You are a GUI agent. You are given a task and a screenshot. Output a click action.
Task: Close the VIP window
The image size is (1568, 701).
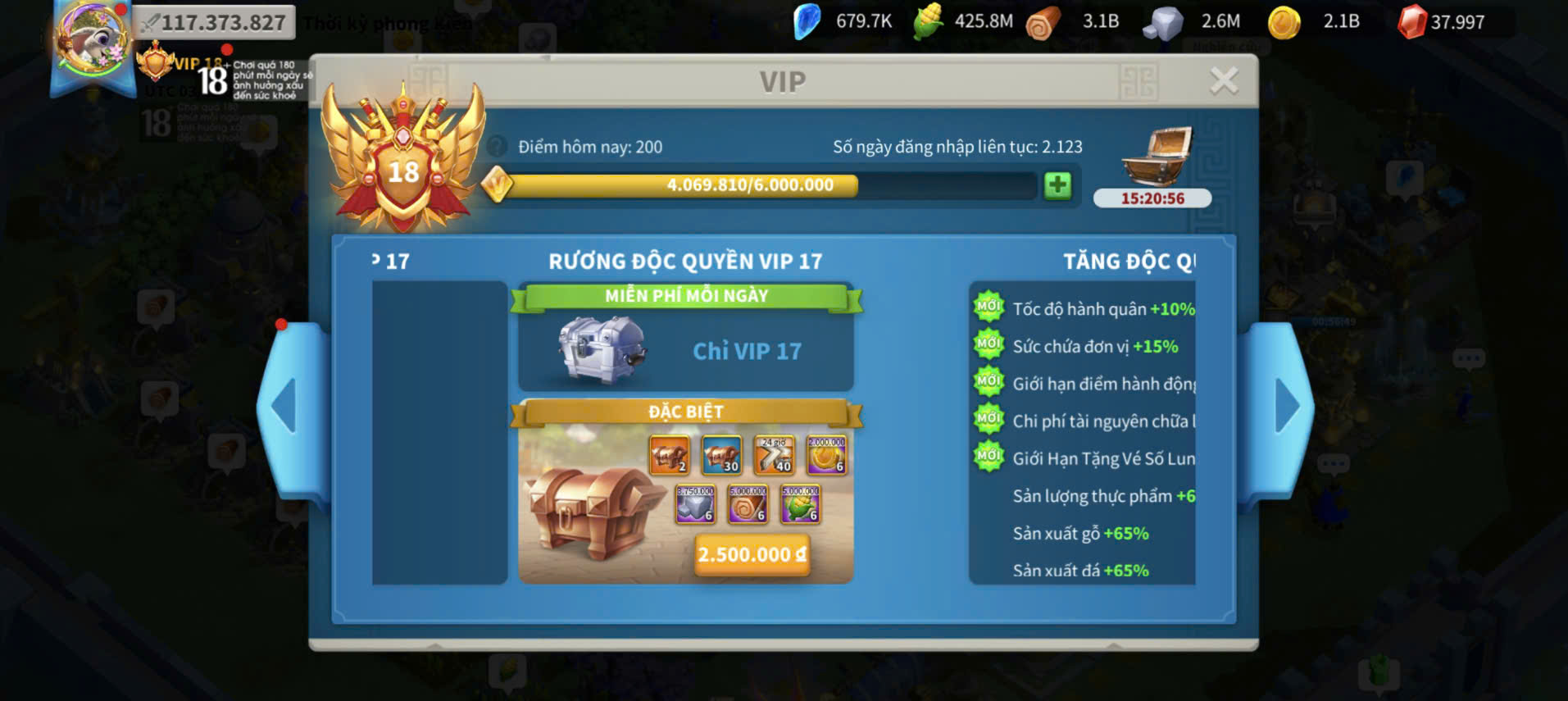(x=1224, y=80)
